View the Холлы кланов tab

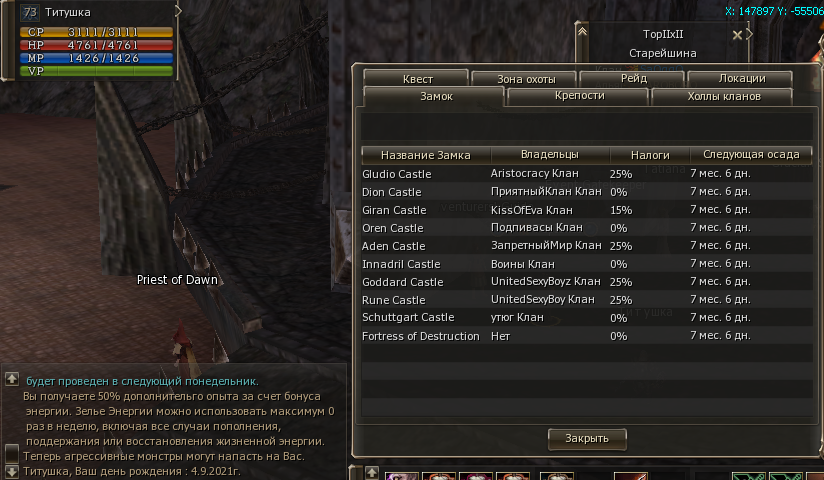724,96
